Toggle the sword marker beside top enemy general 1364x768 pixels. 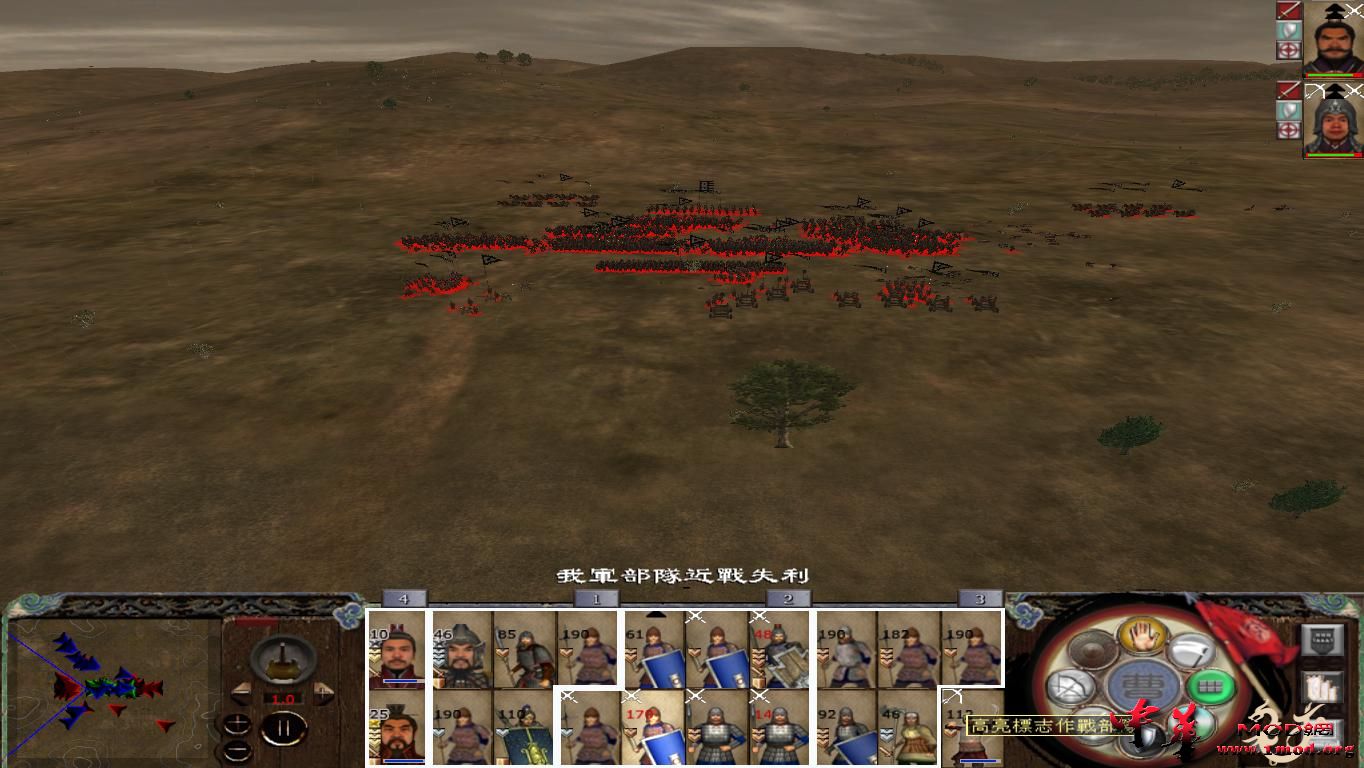(1289, 12)
